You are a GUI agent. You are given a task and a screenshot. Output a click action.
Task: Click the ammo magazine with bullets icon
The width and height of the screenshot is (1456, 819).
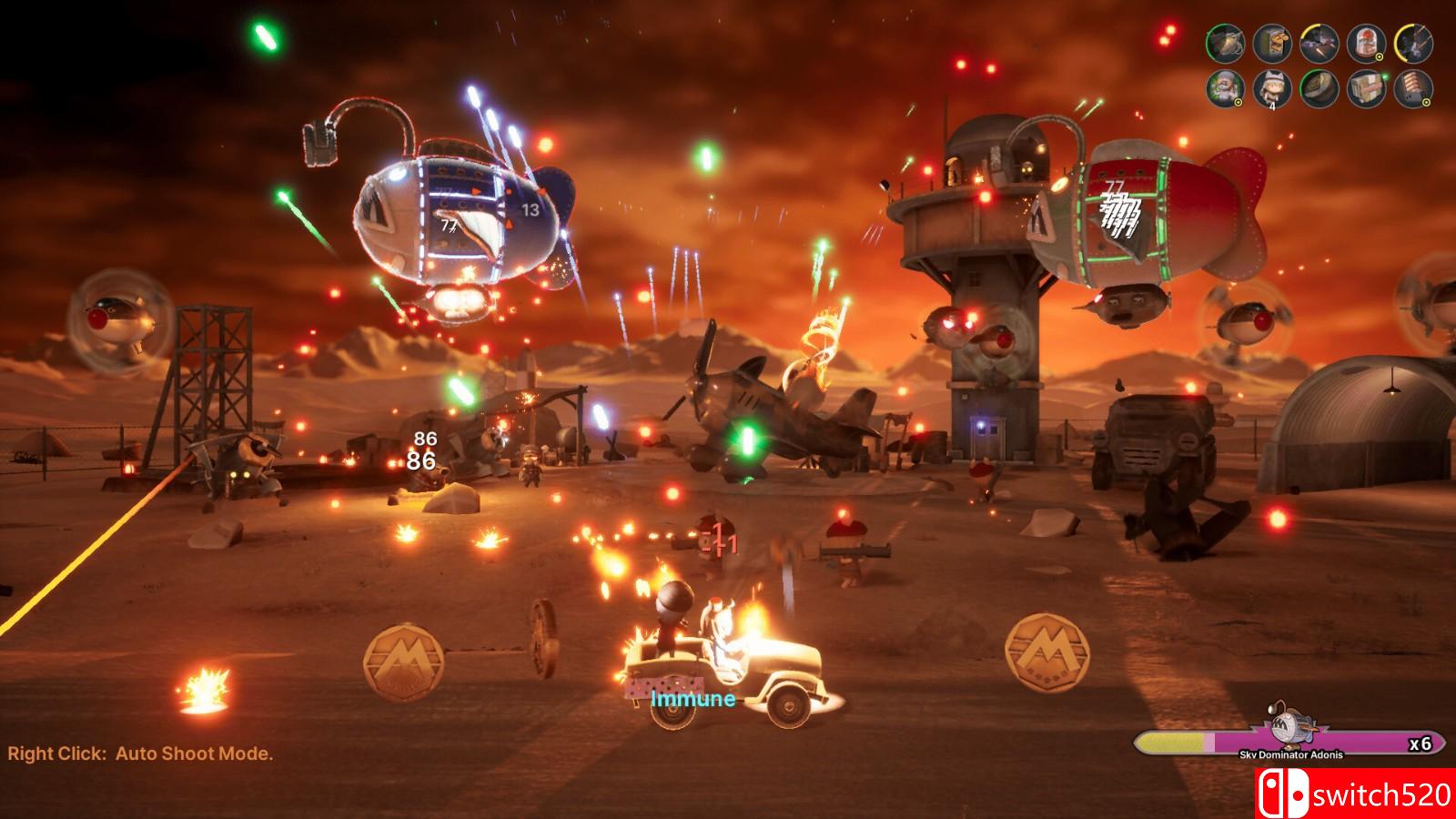click(x=1272, y=42)
